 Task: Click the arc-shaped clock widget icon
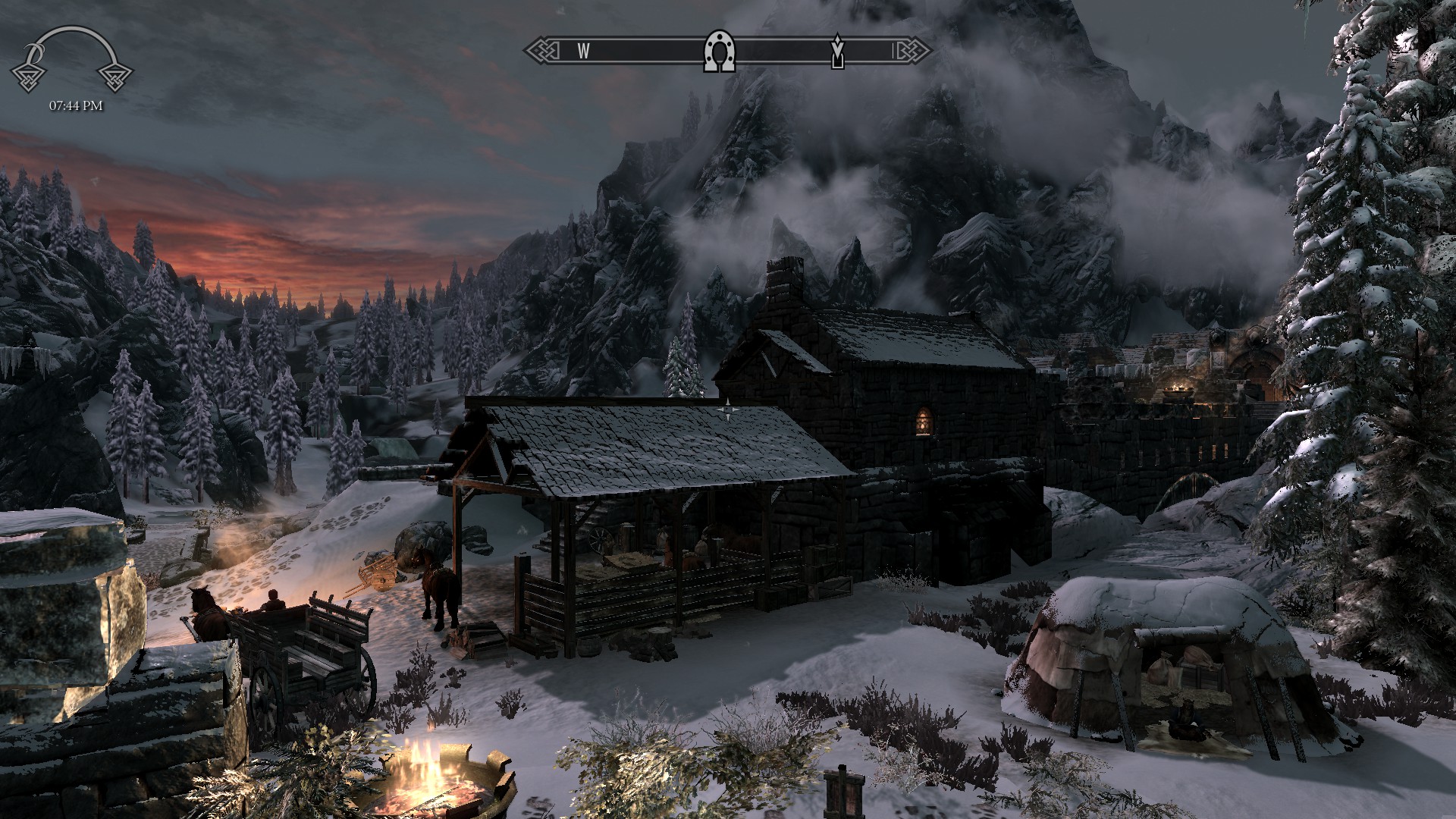(72, 59)
